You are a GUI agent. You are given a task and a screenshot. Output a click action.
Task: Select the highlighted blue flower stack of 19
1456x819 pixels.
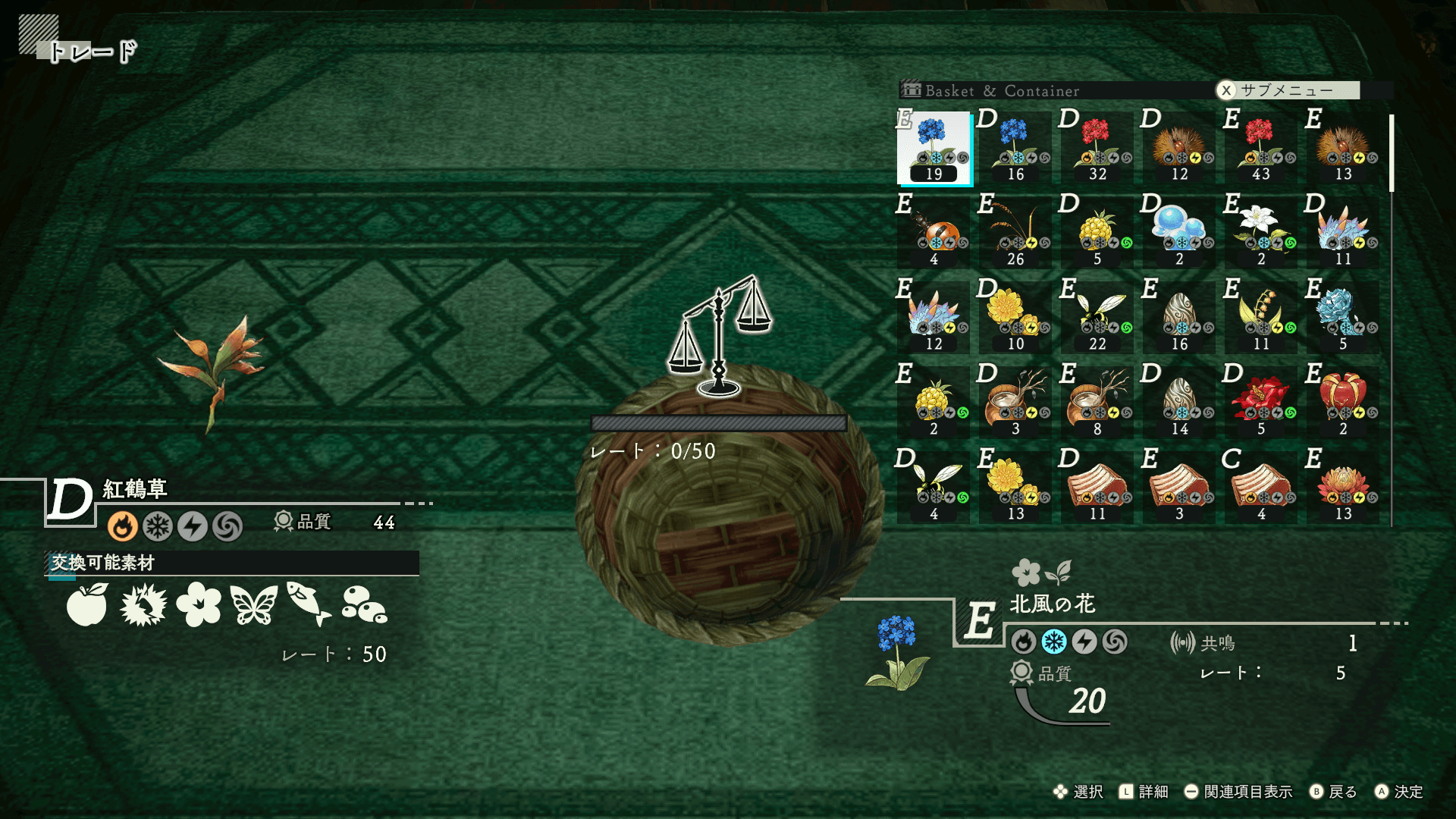tap(934, 149)
